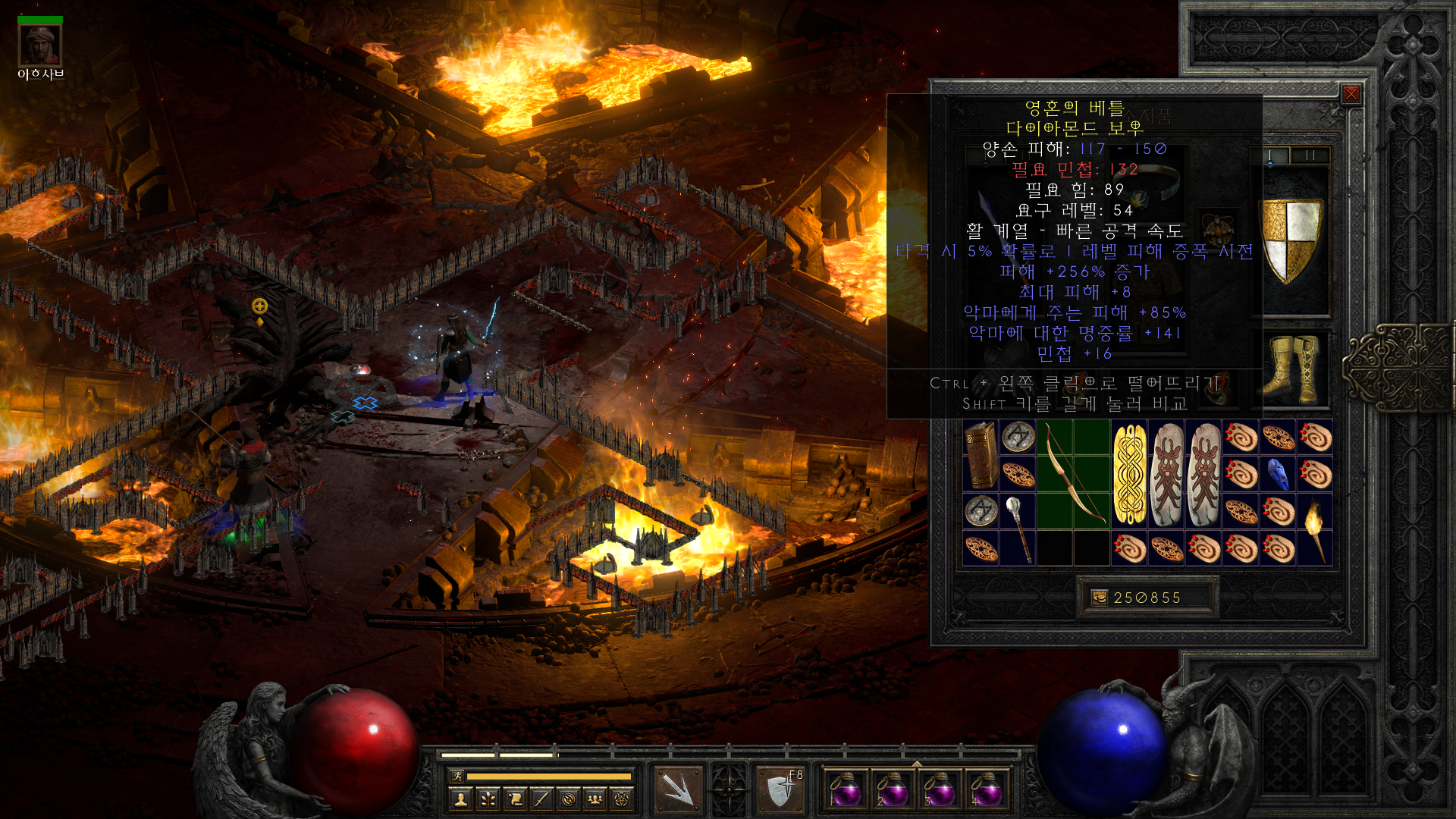1456x819 pixels.
Task: Switch to weapon set II tab
Action: pyautogui.click(x=1310, y=155)
